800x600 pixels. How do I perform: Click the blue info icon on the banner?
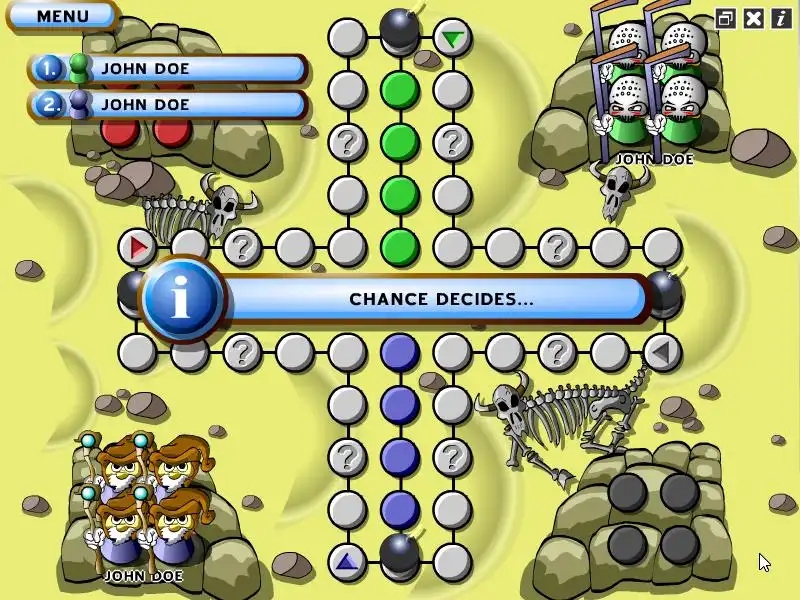point(181,299)
